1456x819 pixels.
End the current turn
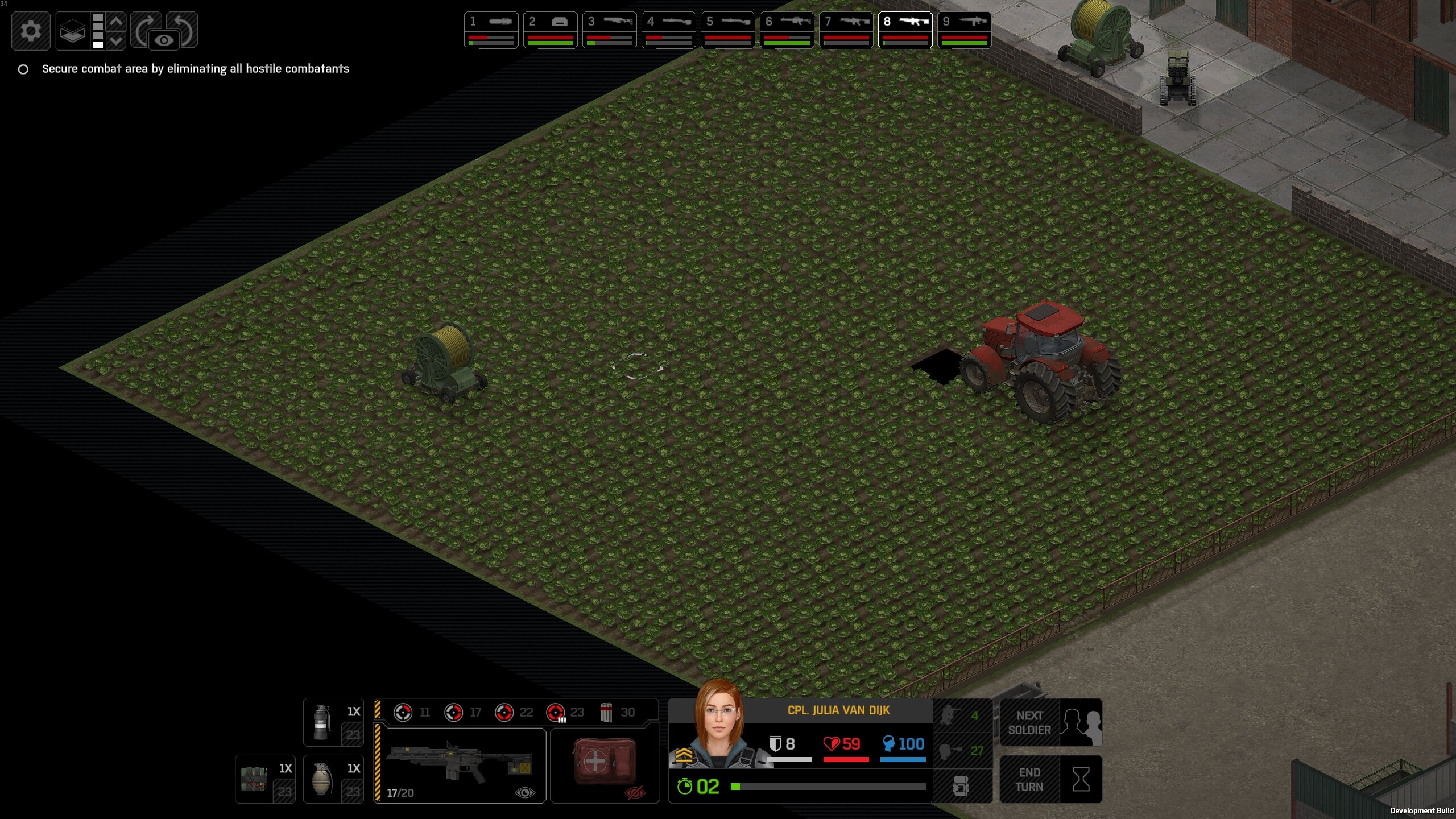[x=1050, y=779]
